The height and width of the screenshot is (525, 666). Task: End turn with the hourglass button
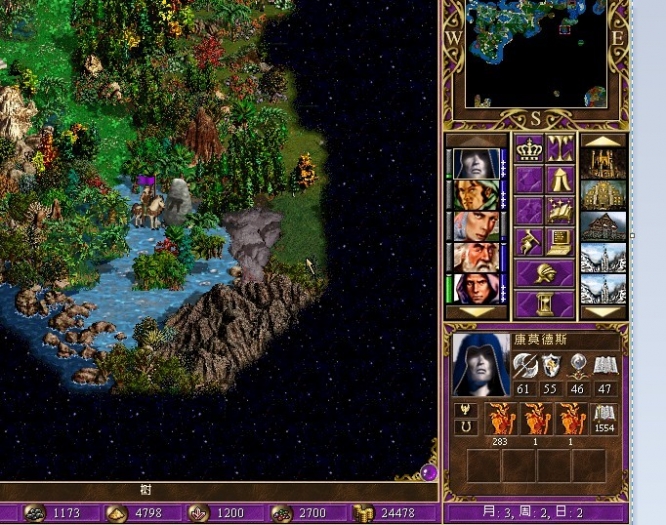click(x=544, y=302)
